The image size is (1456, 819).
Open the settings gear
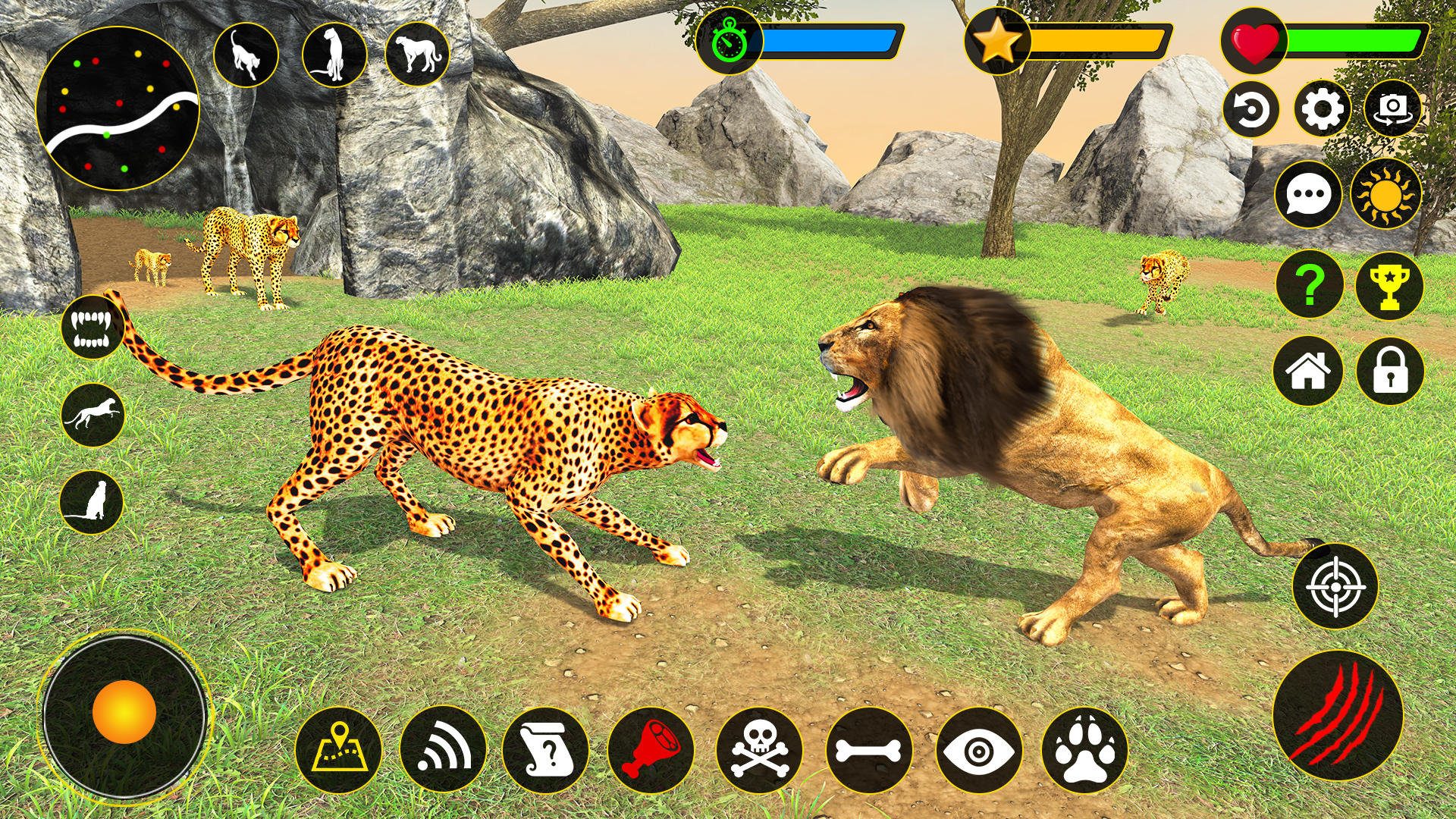1325,110
